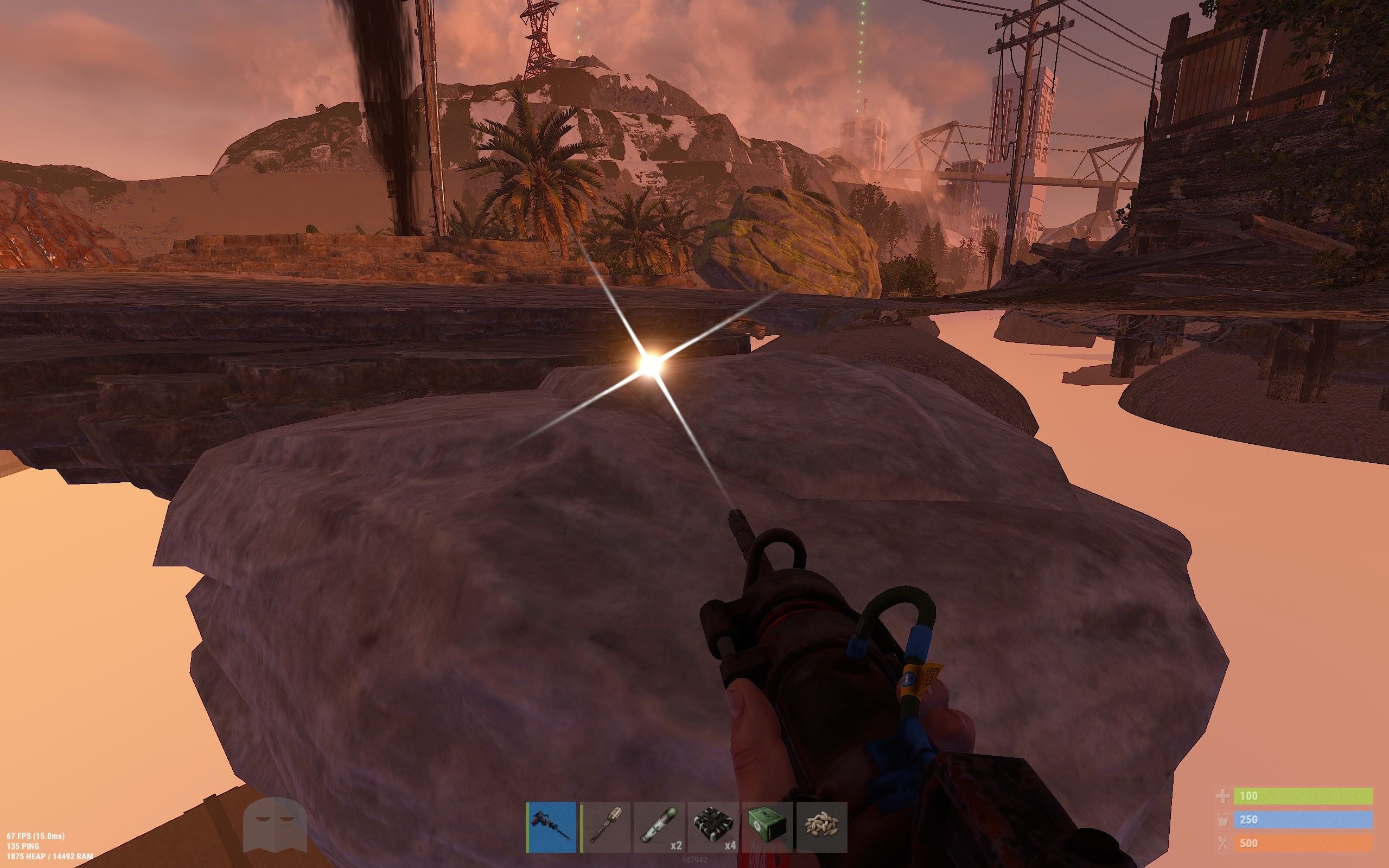This screenshot has width=1389, height=868.
Task: Select the bandage stack of four
Action: pos(713,827)
